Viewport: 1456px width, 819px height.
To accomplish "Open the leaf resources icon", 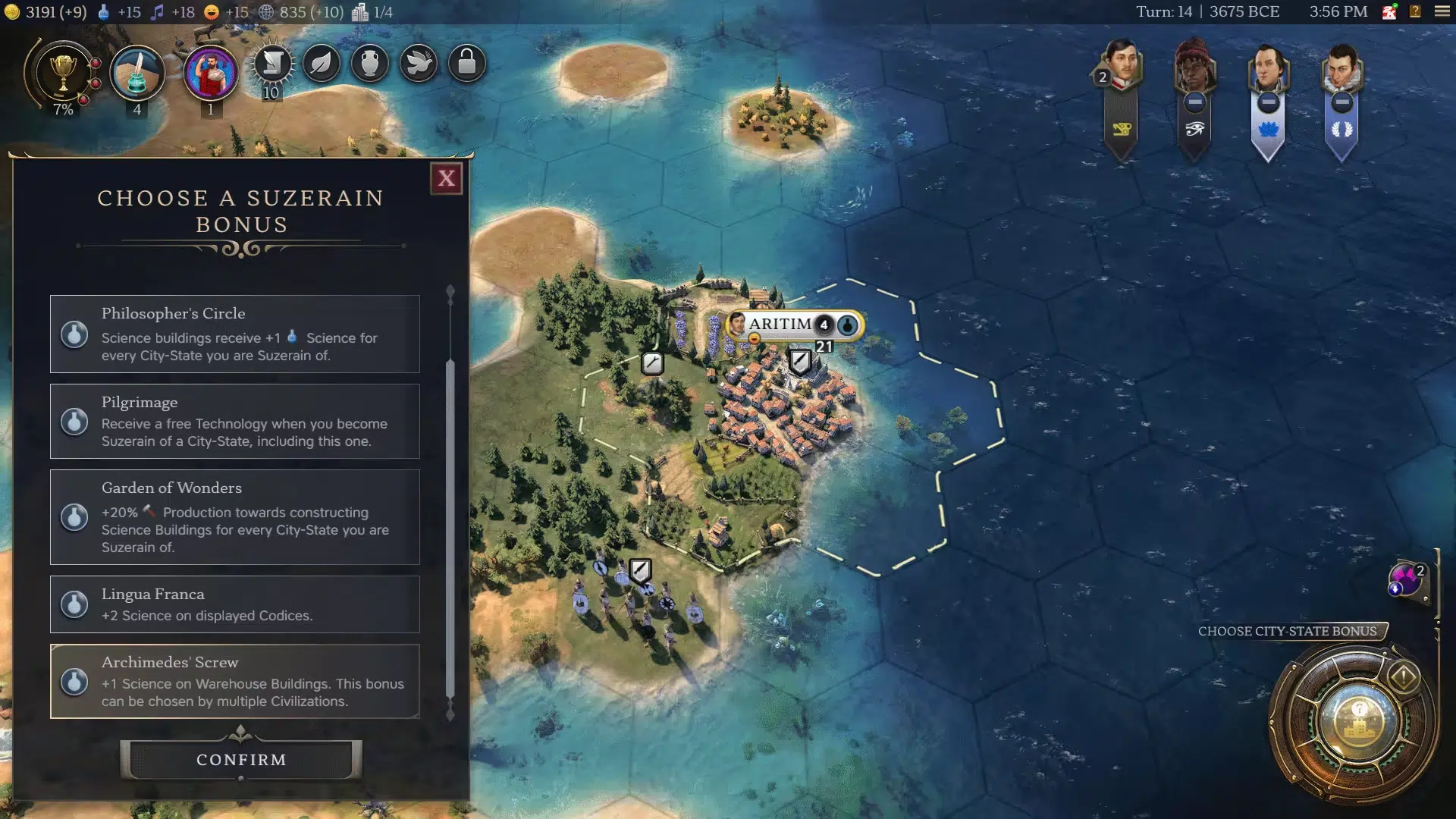I will pos(322,64).
